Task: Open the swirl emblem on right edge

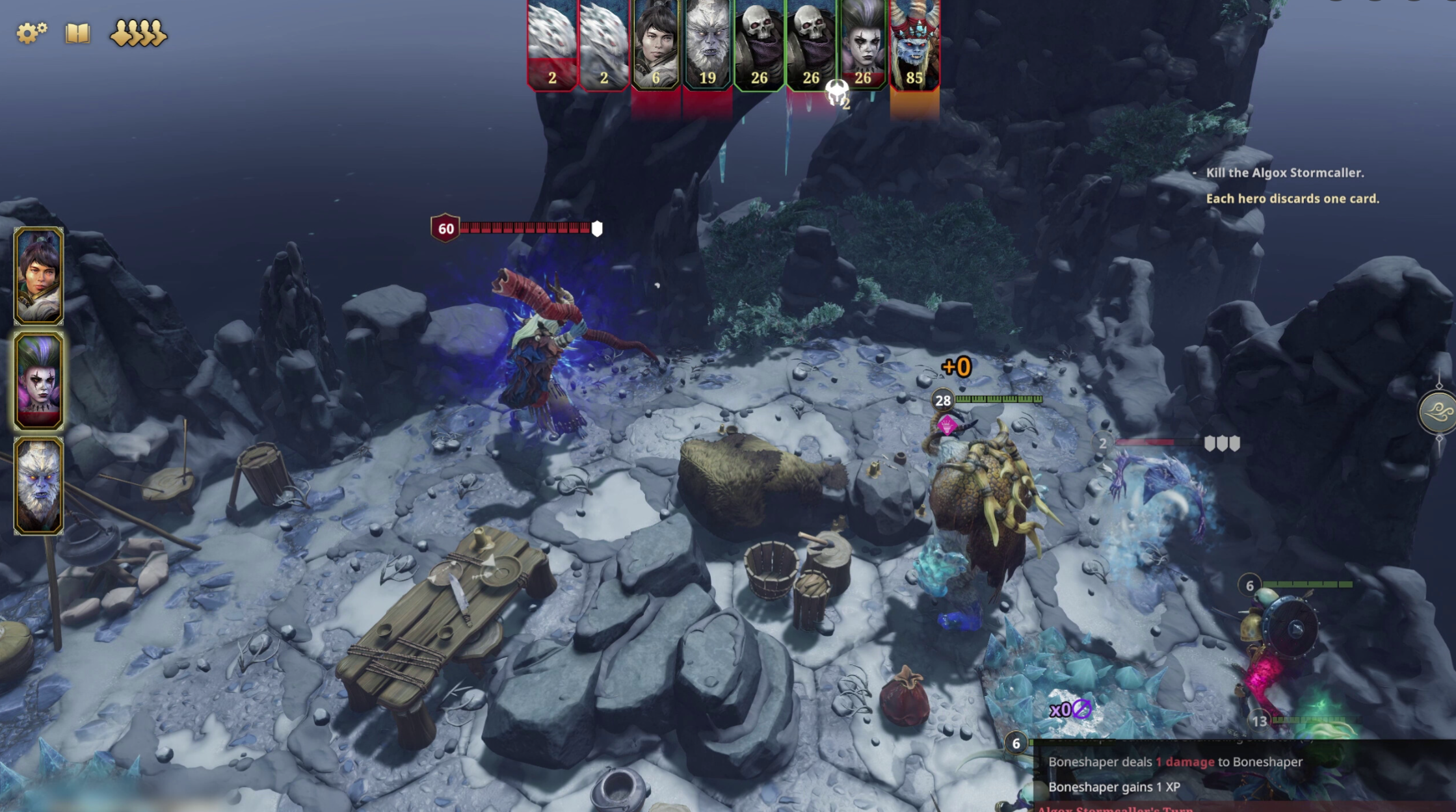Action: 1438,412
